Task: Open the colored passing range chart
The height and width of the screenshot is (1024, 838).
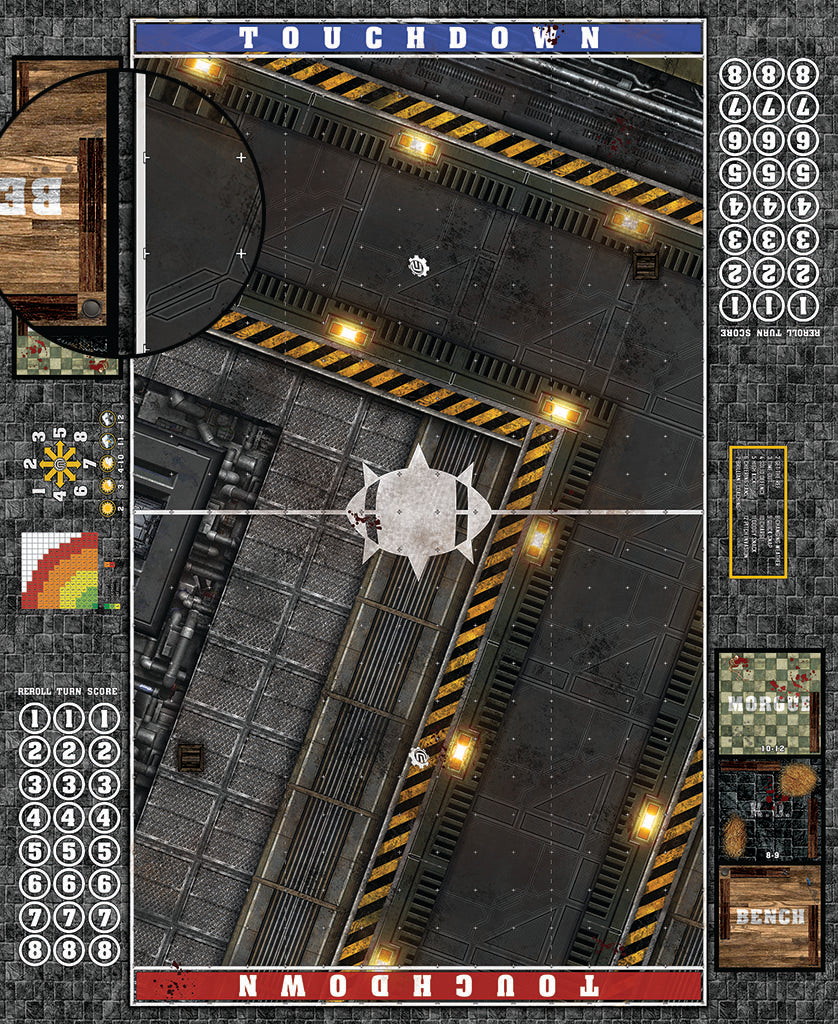Action: pos(62,571)
